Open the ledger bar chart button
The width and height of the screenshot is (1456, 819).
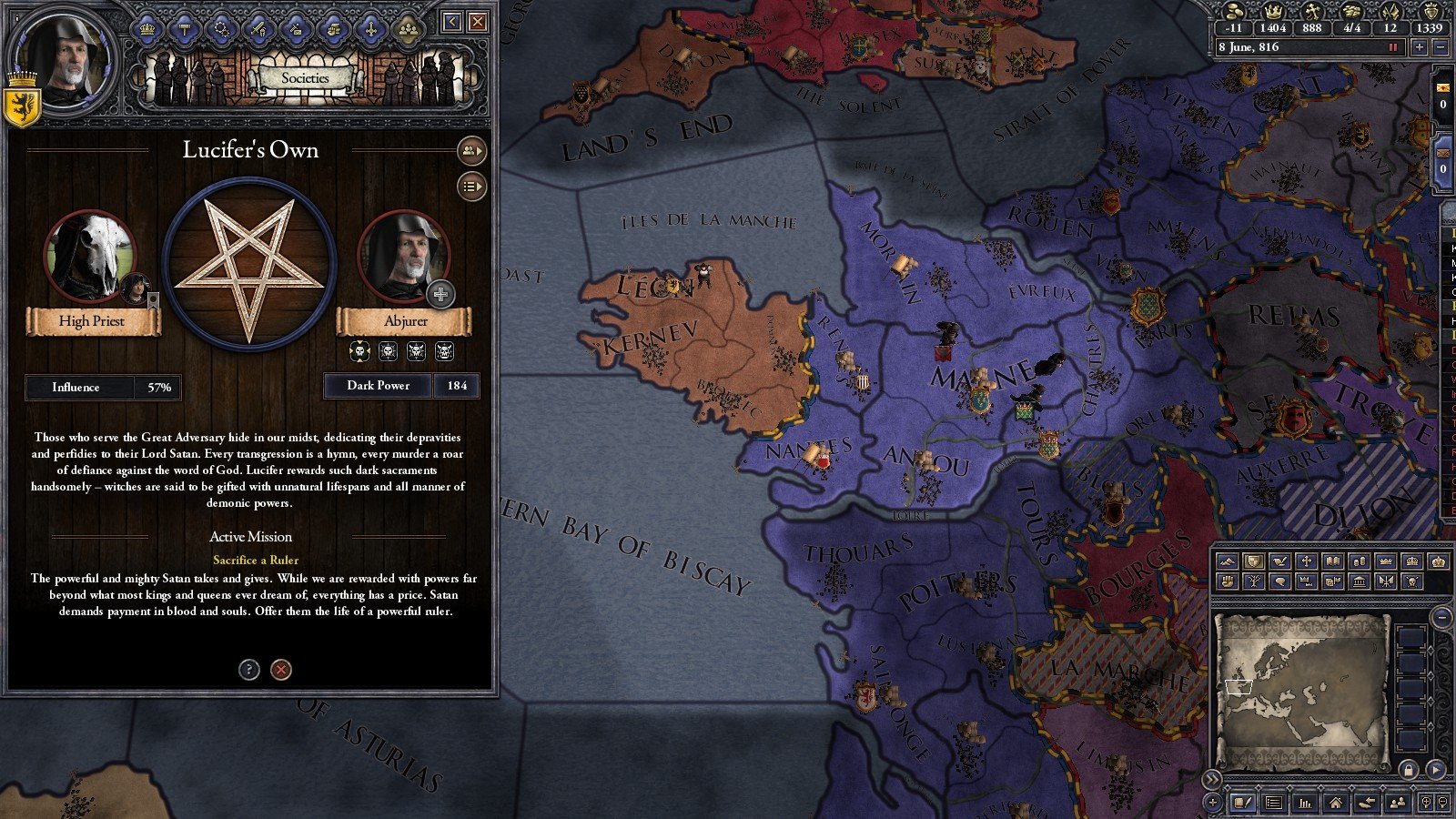[1305, 803]
